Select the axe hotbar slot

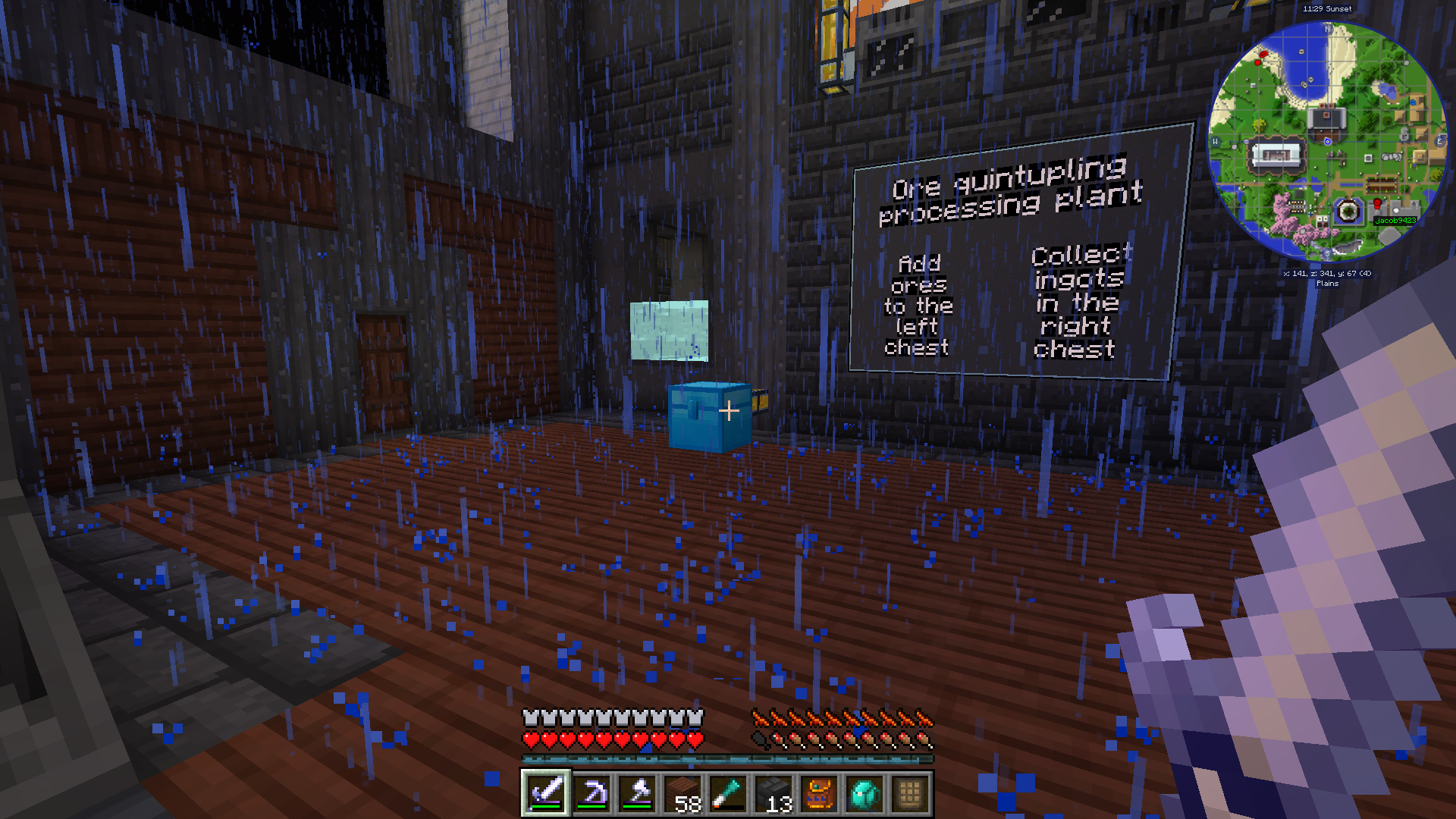637,793
